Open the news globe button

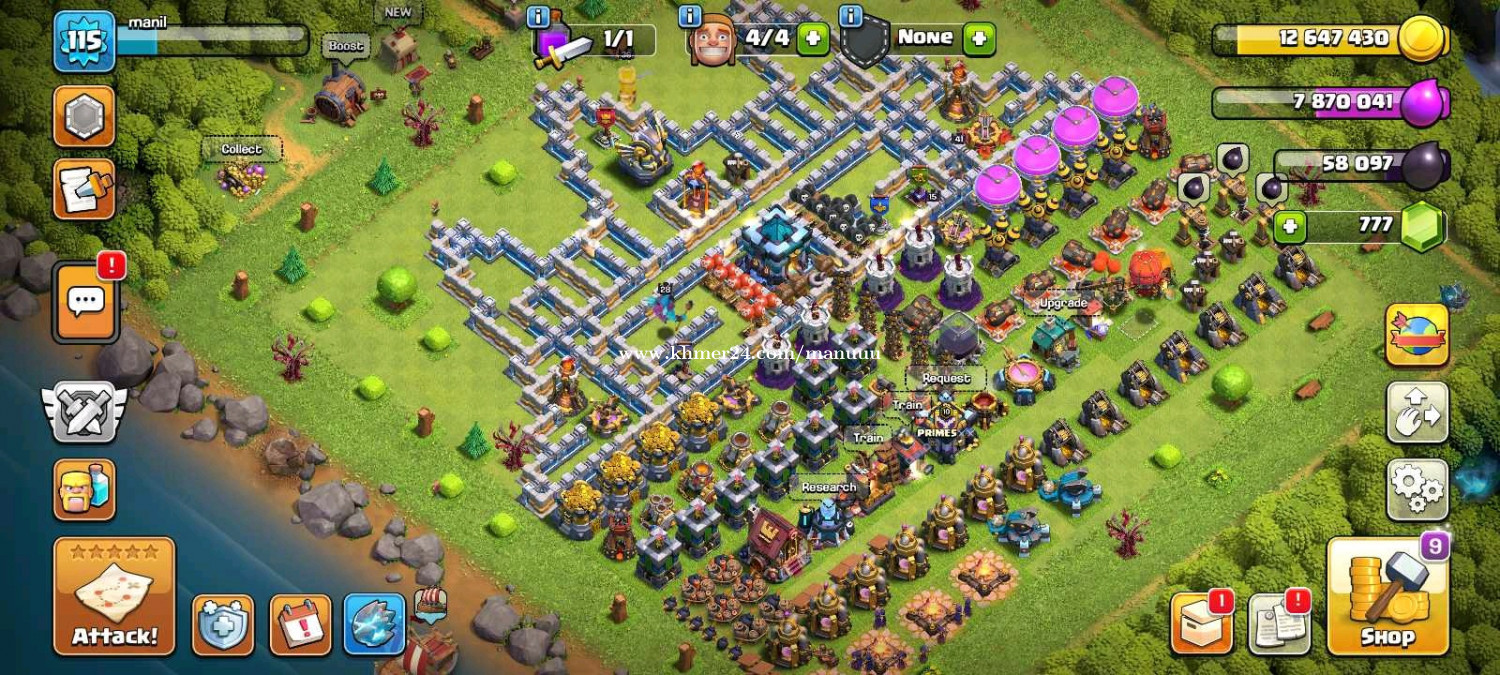(1416, 335)
